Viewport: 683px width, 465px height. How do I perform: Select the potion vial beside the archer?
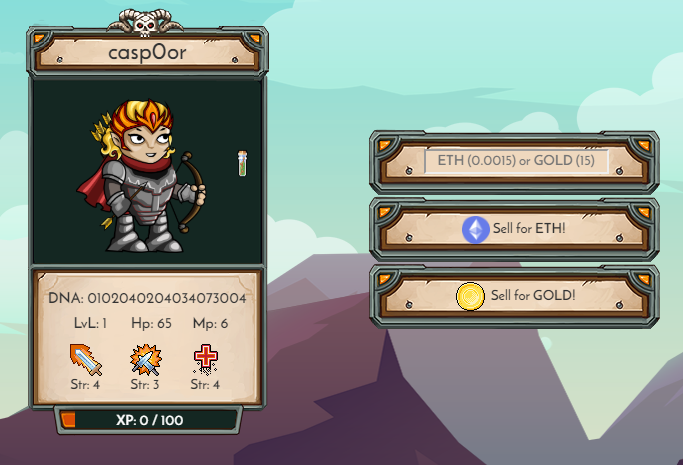242,163
